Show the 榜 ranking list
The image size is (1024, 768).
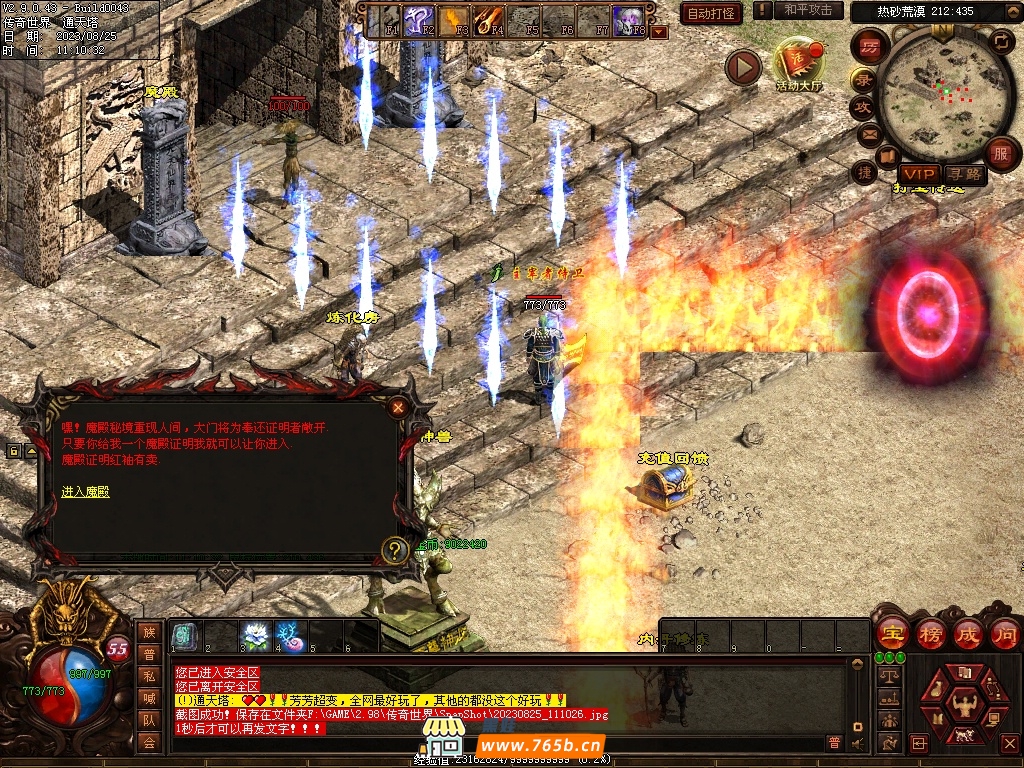(930, 634)
